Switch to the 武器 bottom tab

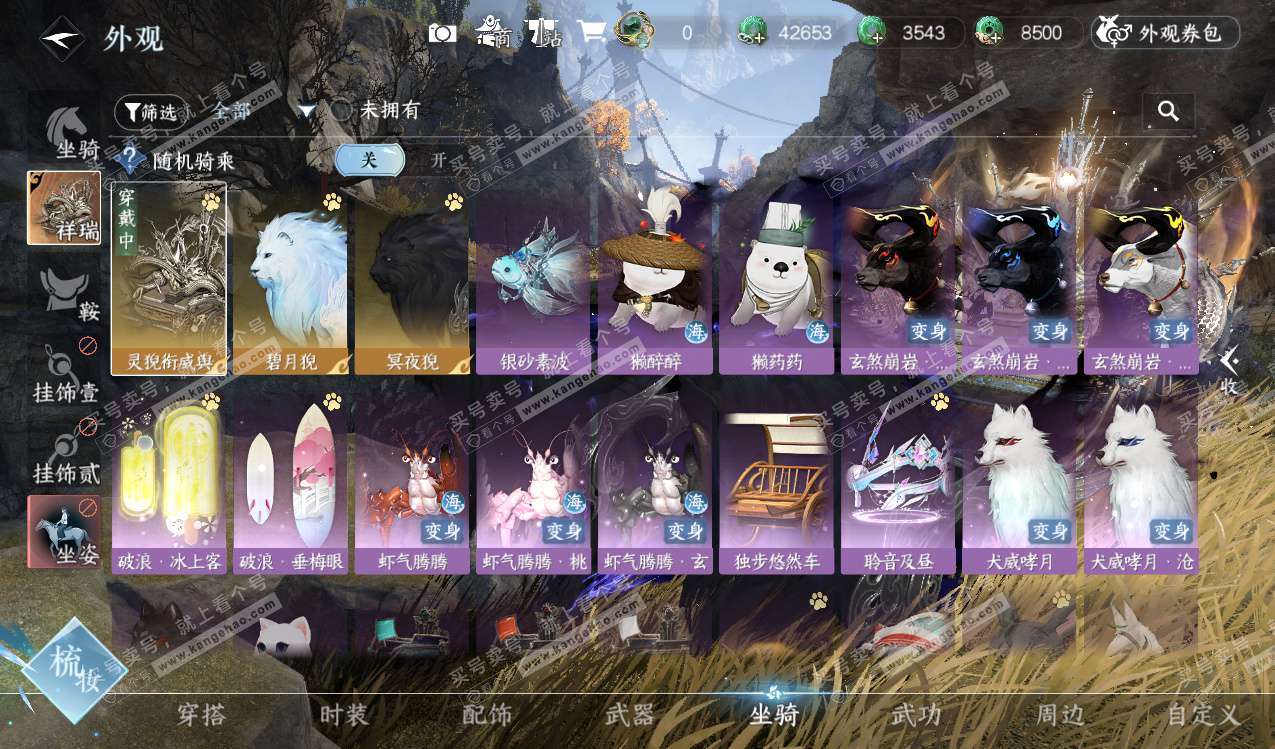click(630, 715)
